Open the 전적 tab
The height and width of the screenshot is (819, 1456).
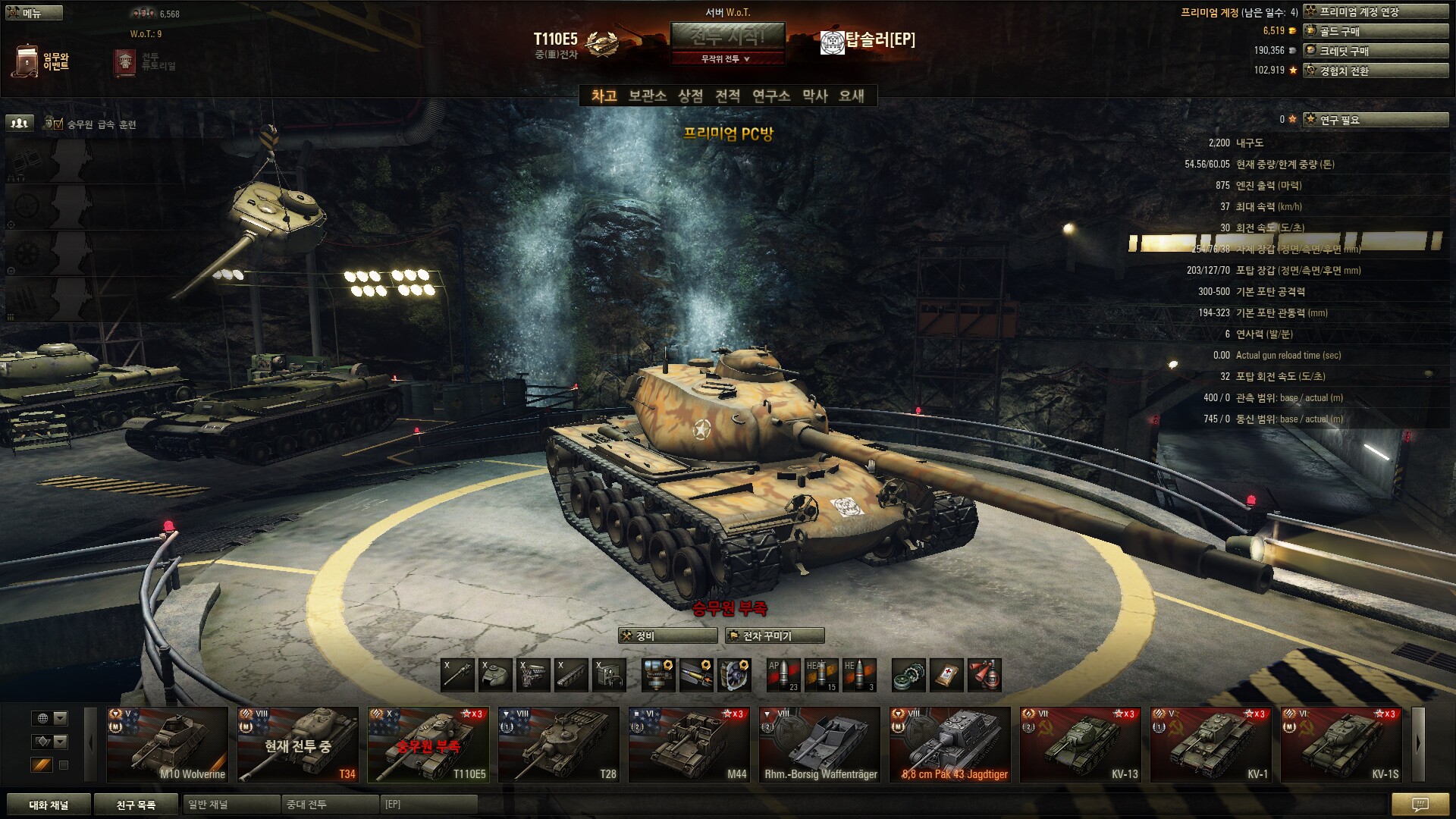point(727,96)
